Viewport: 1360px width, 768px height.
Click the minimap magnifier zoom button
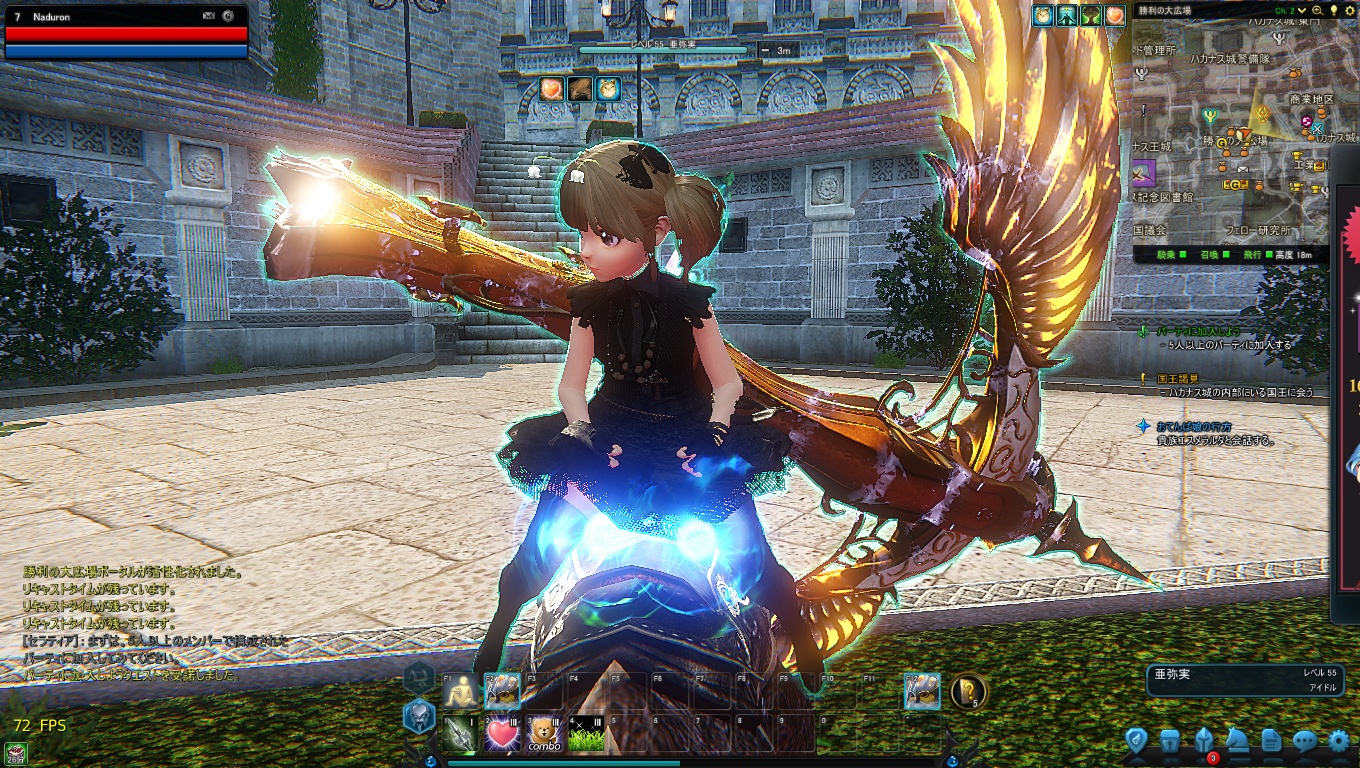point(1318,10)
